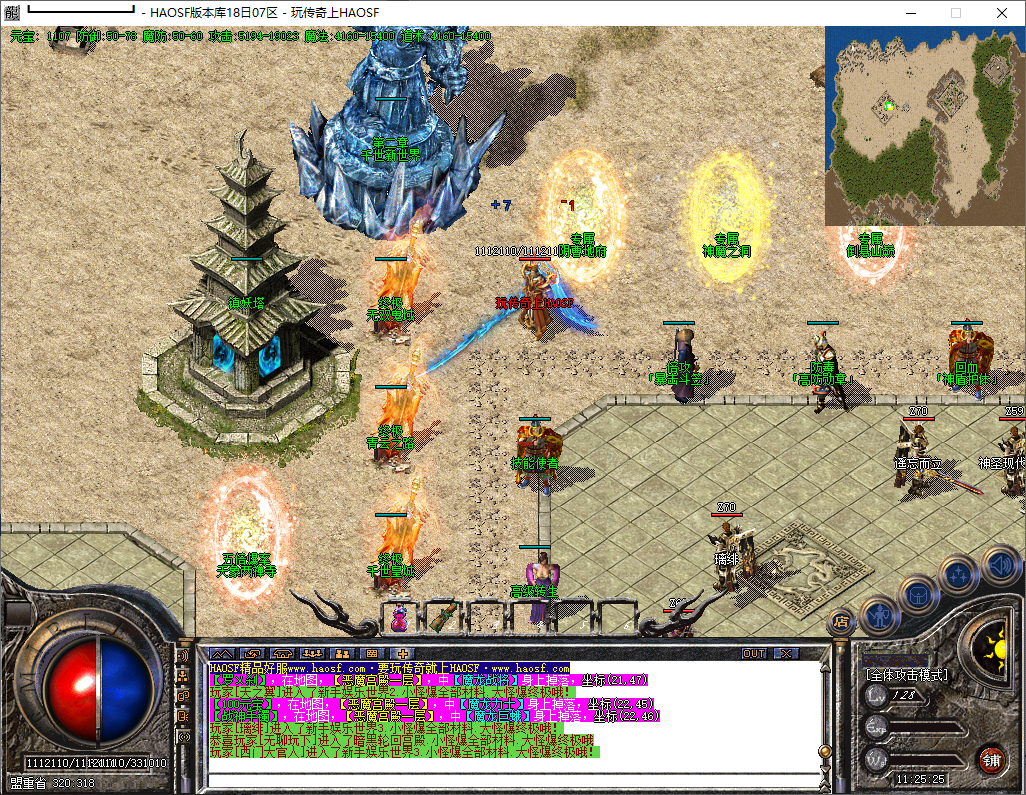
Task: Click the 全体攻击模式 attack mode label
Action: click(906, 675)
